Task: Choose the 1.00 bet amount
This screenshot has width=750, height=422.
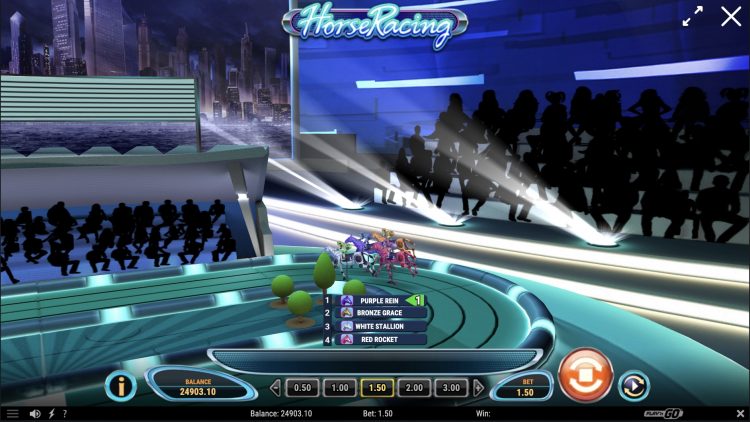Action: tap(339, 388)
